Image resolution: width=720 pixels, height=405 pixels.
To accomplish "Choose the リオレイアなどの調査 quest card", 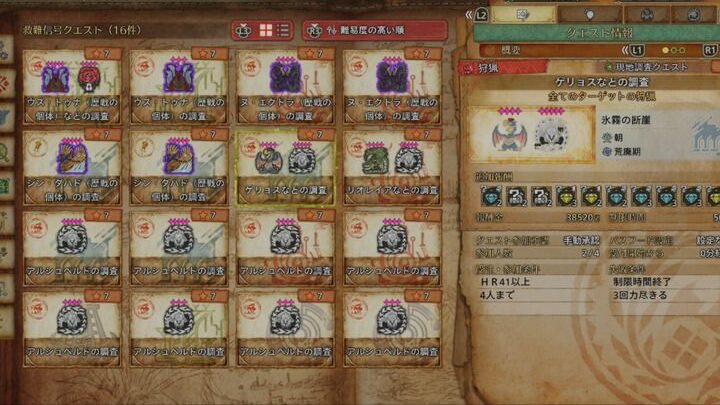I will click(x=391, y=167).
